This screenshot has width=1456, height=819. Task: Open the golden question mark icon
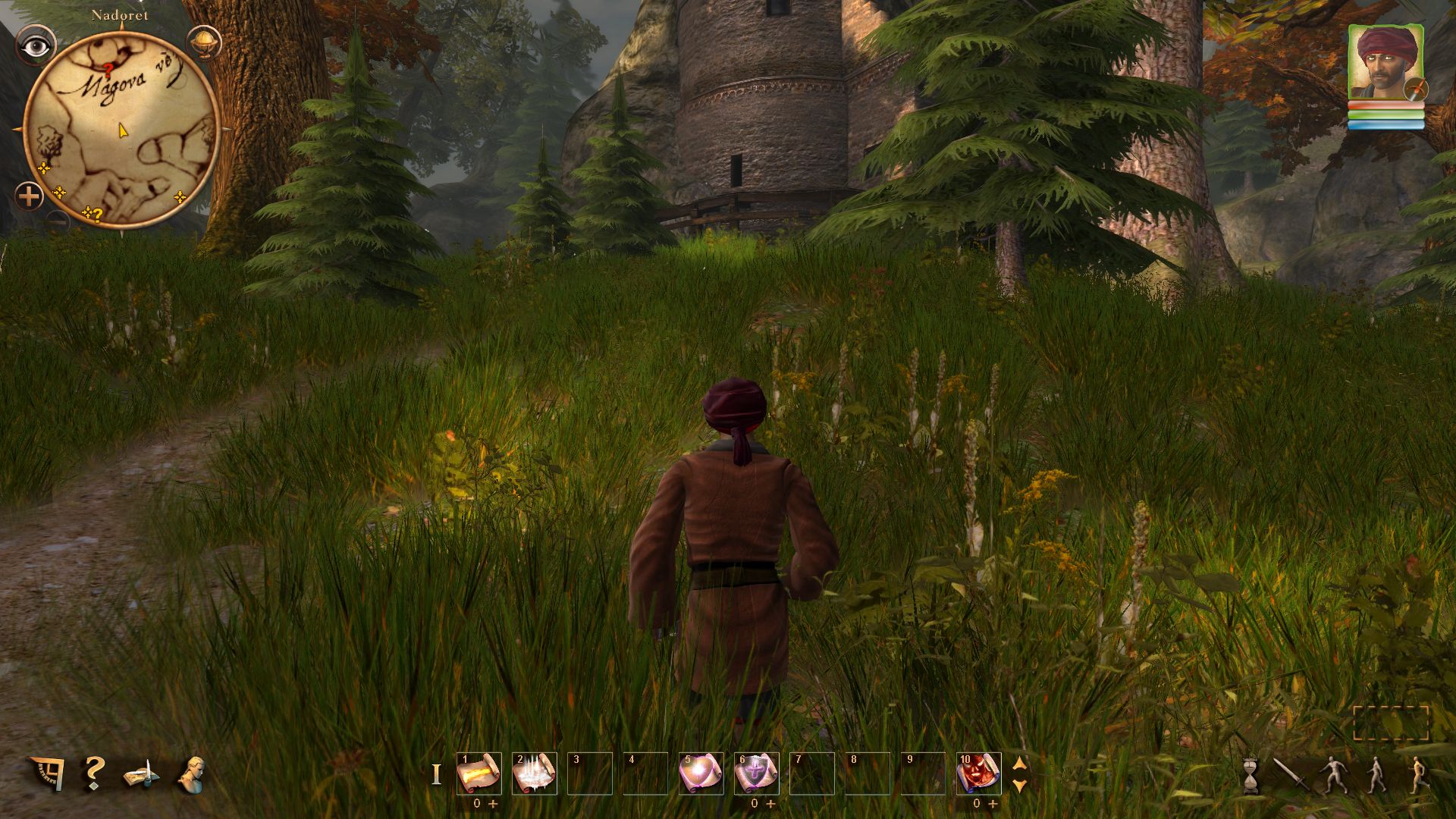click(94, 773)
